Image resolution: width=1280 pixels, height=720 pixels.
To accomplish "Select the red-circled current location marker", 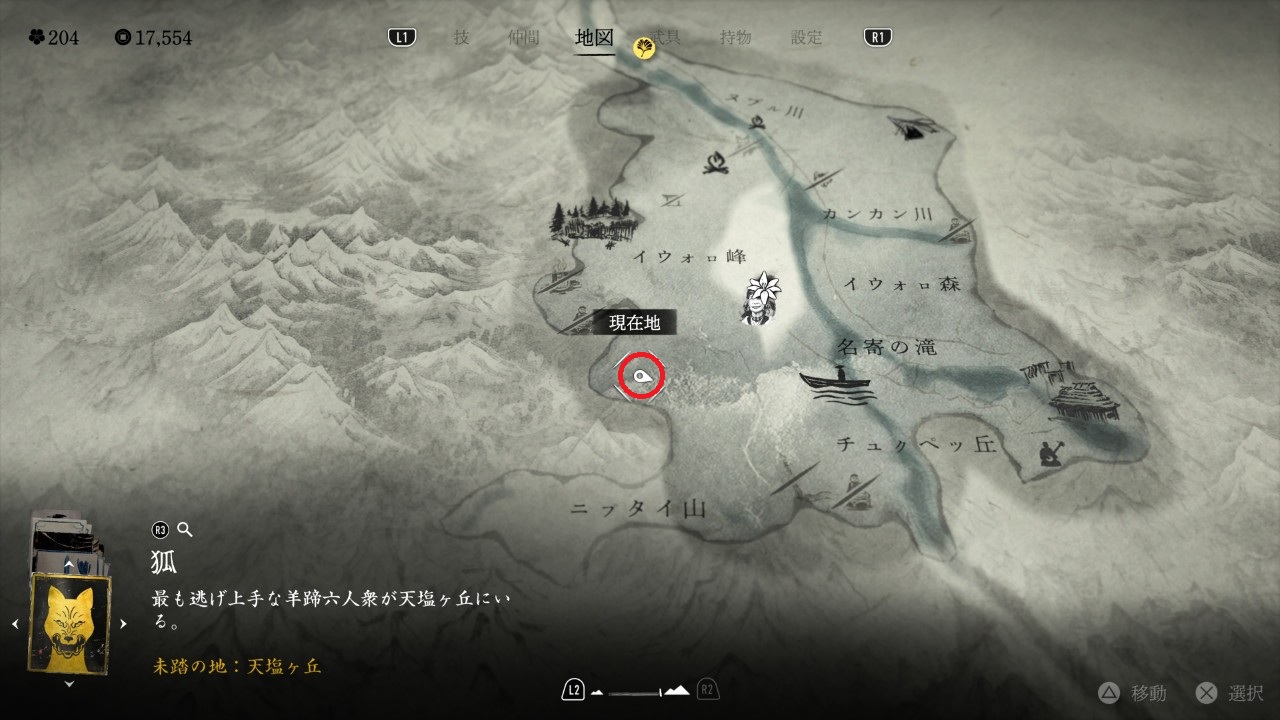I will 640,377.
